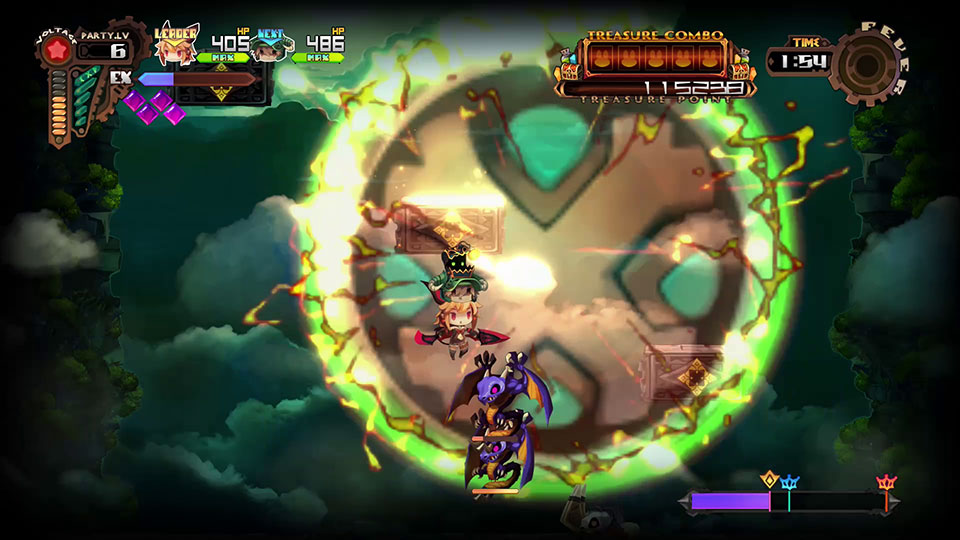Activate the Fever gear icon
The height and width of the screenshot is (540, 960).
coord(864,62)
